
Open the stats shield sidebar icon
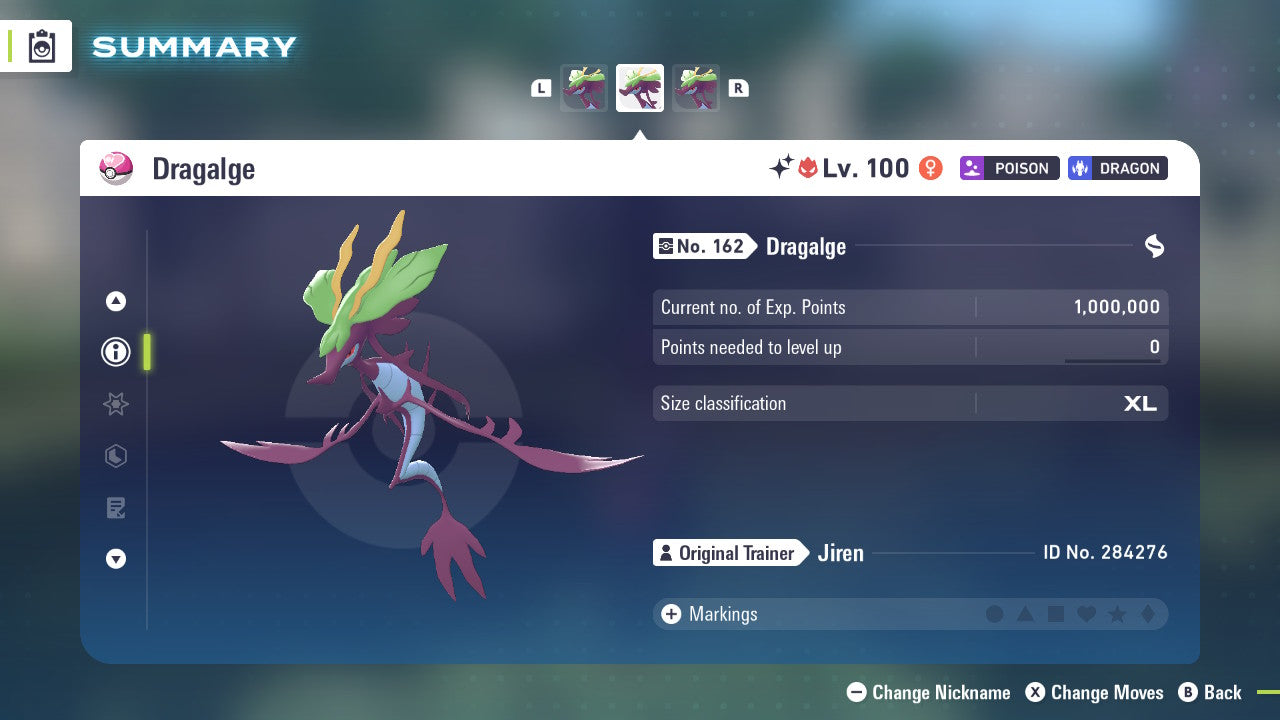[116, 456]
